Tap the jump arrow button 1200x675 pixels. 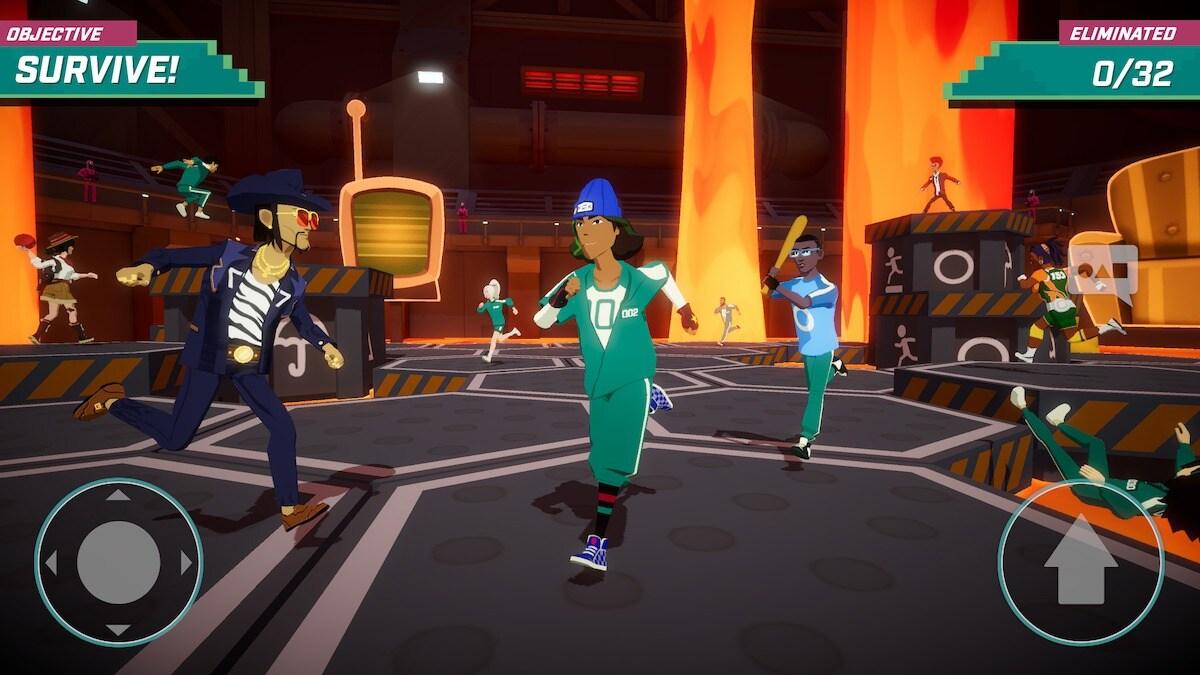click(x=1080, y=561)
